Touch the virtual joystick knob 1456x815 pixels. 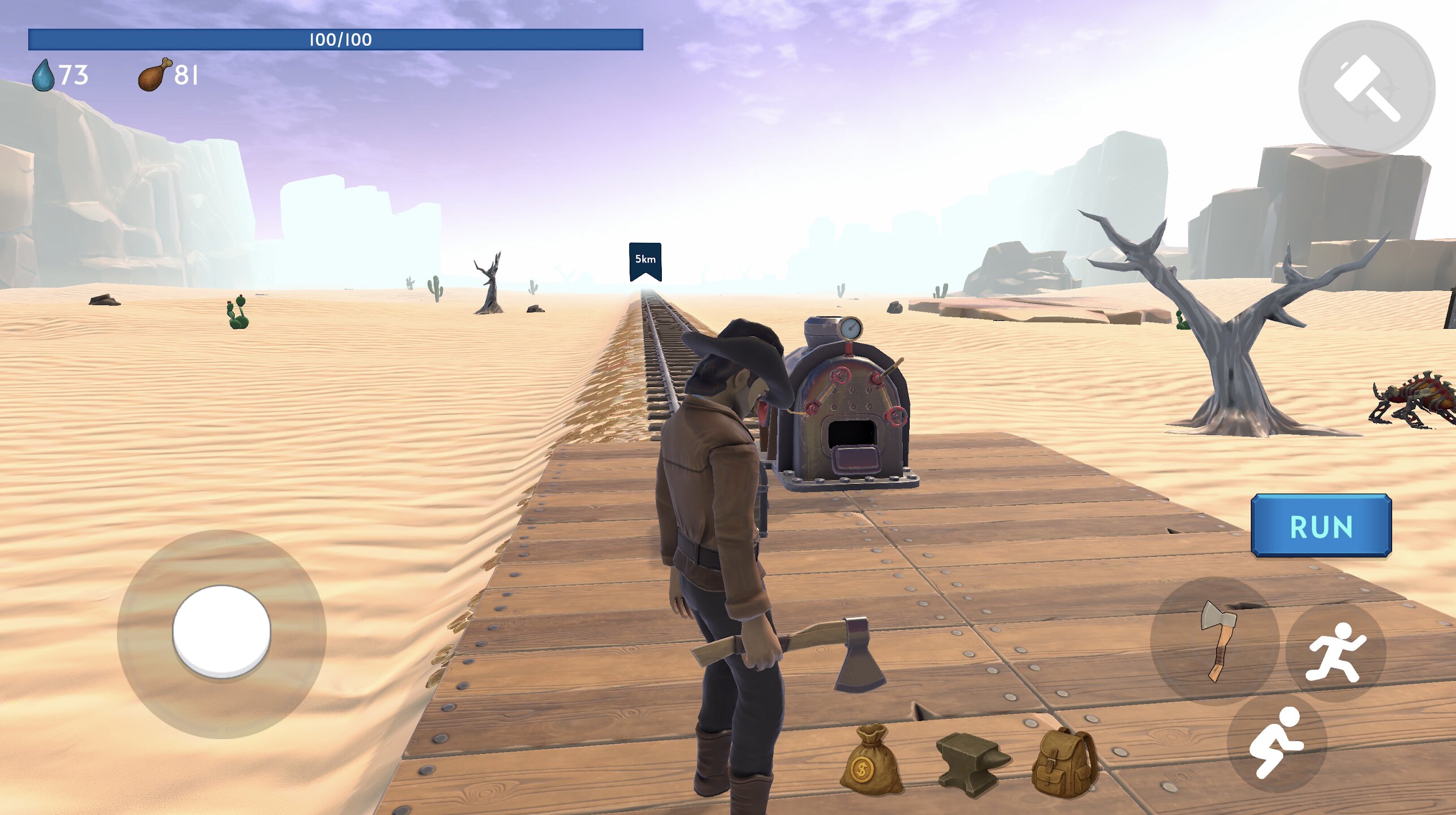tap(221, 631)
